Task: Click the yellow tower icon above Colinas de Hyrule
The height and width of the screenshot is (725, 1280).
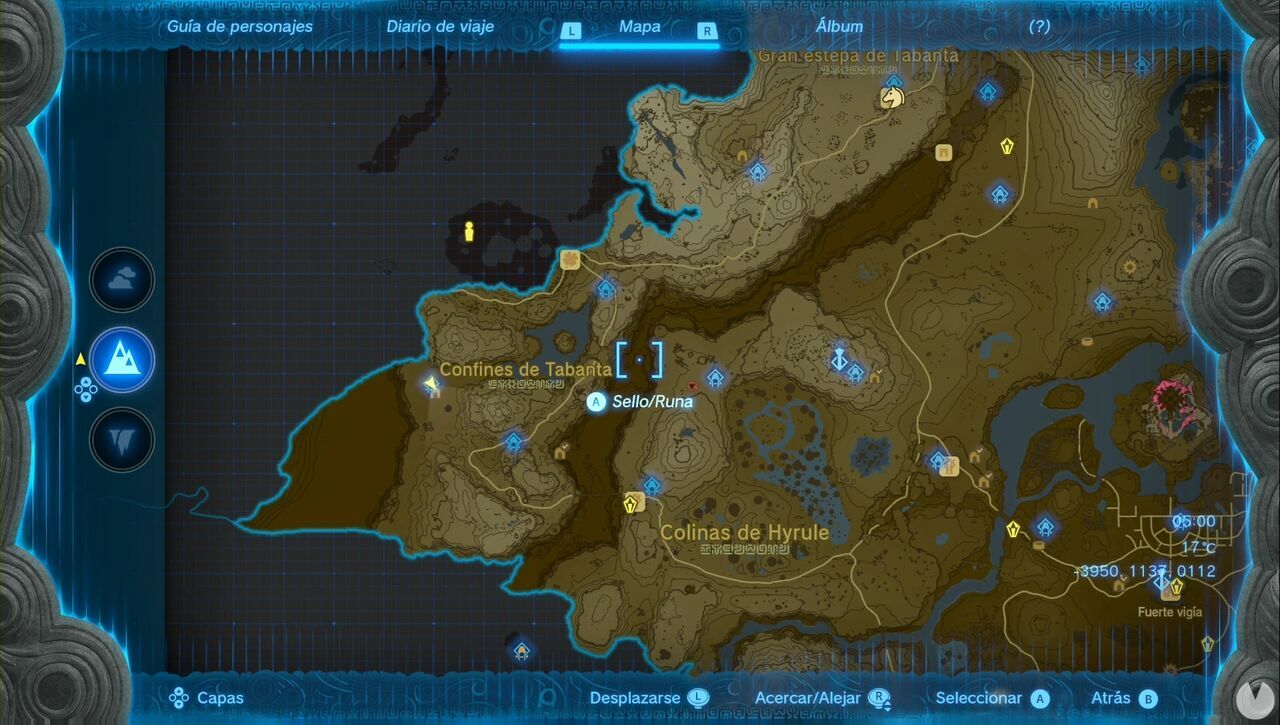Action: click(630, 503)
